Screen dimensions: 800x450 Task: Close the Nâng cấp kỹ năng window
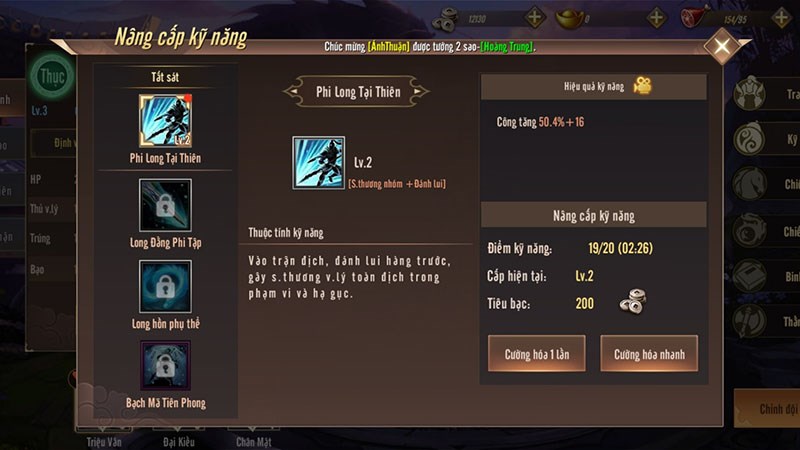(721, 46)
